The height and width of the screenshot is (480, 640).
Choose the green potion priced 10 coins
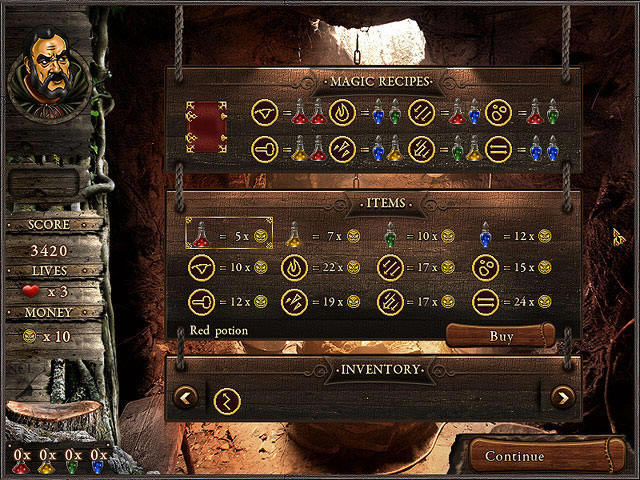tap(389, 234)
